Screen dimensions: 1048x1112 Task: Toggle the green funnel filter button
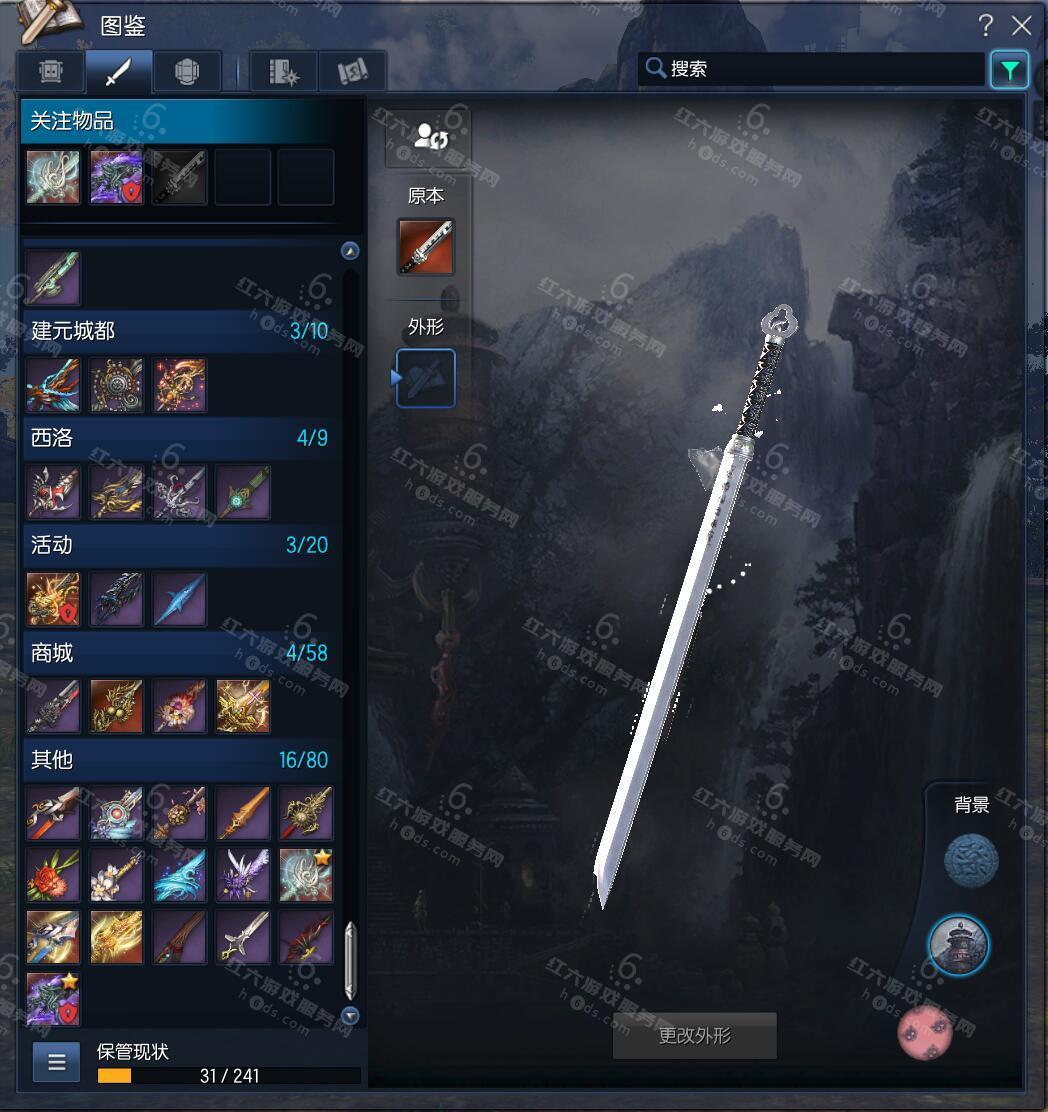[x=1009, y=70]
